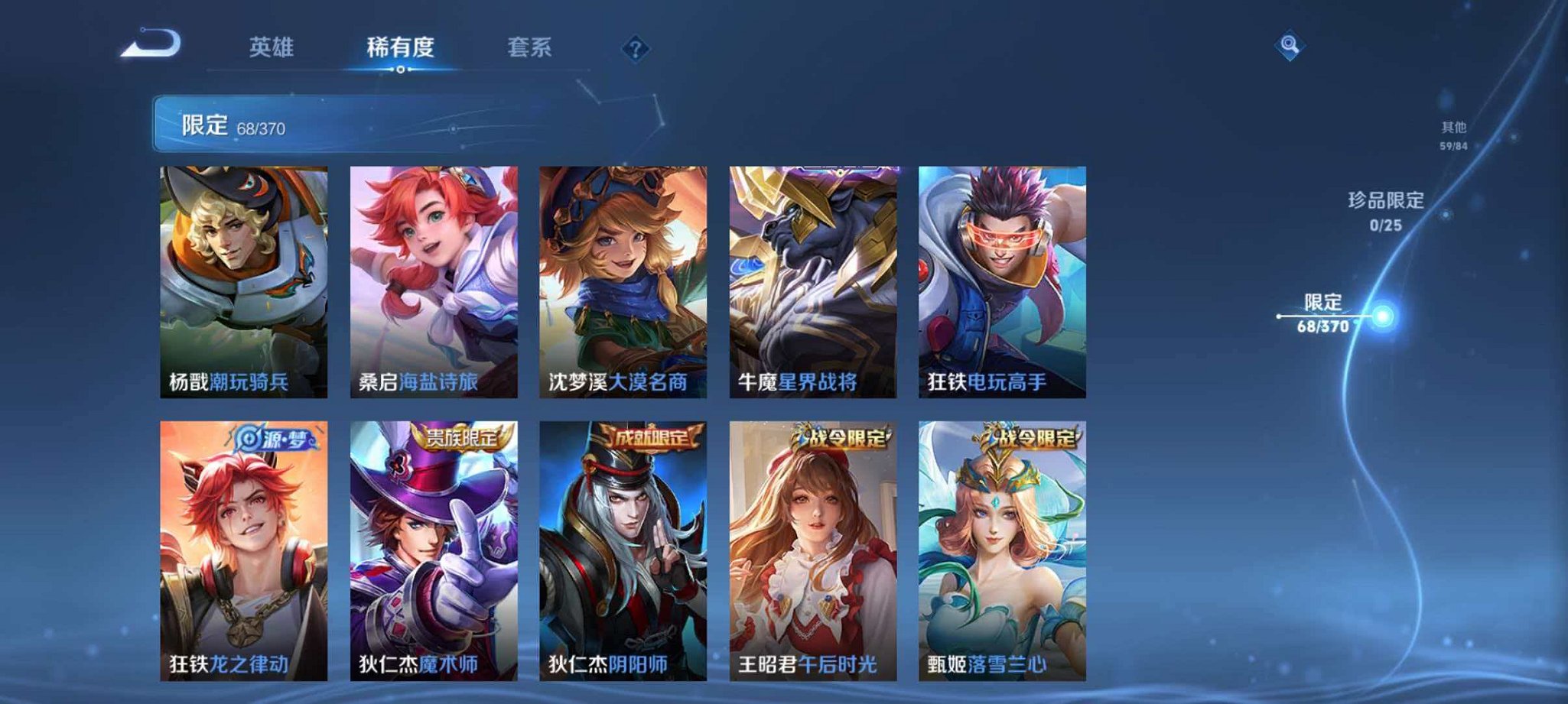
Task: Select the 稀有度 tab
Action: pyautogui.click(x=400, y=47)
